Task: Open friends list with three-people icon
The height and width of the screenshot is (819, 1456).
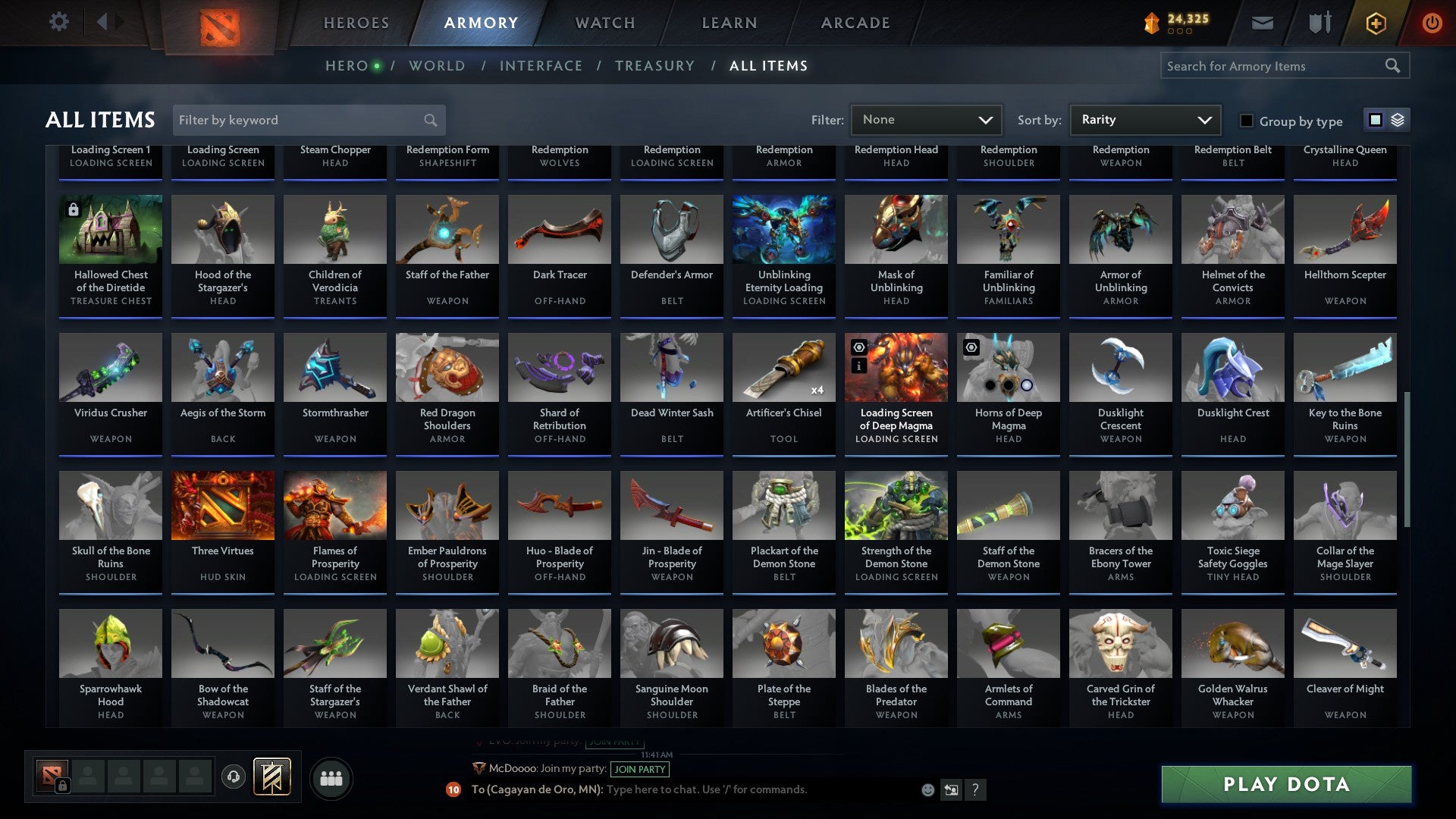Action: point(331,777)
